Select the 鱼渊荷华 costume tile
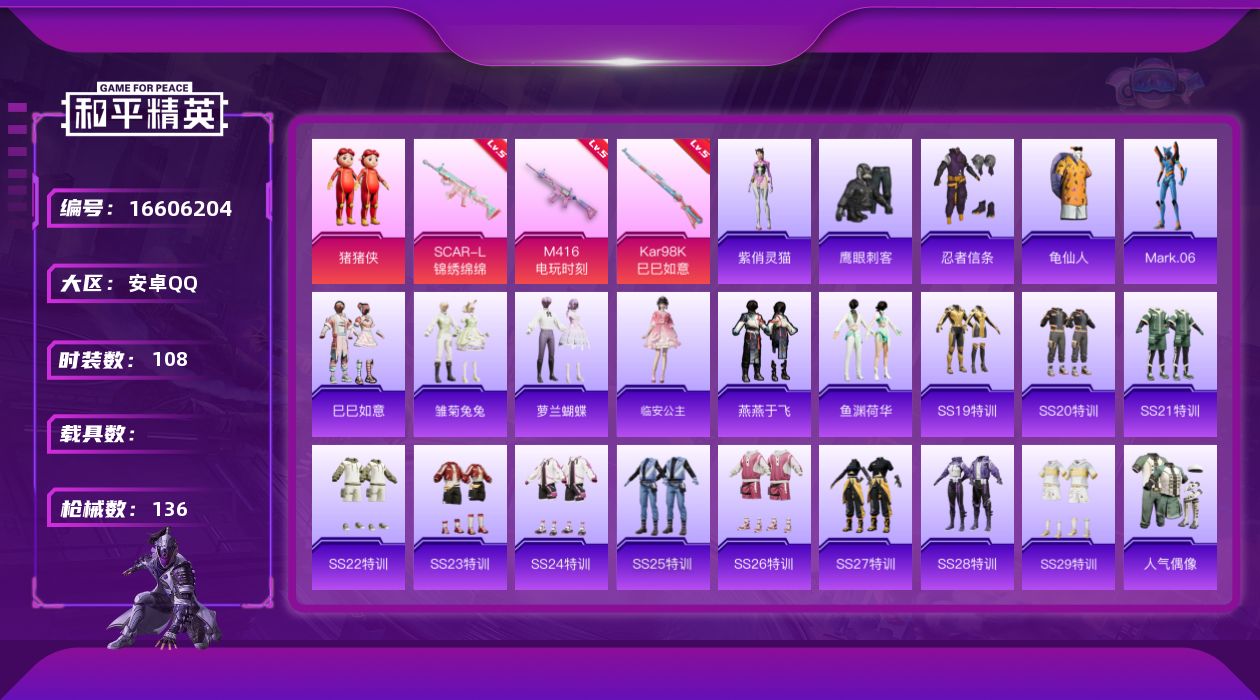1260x700 pixels. click(865, 364)
